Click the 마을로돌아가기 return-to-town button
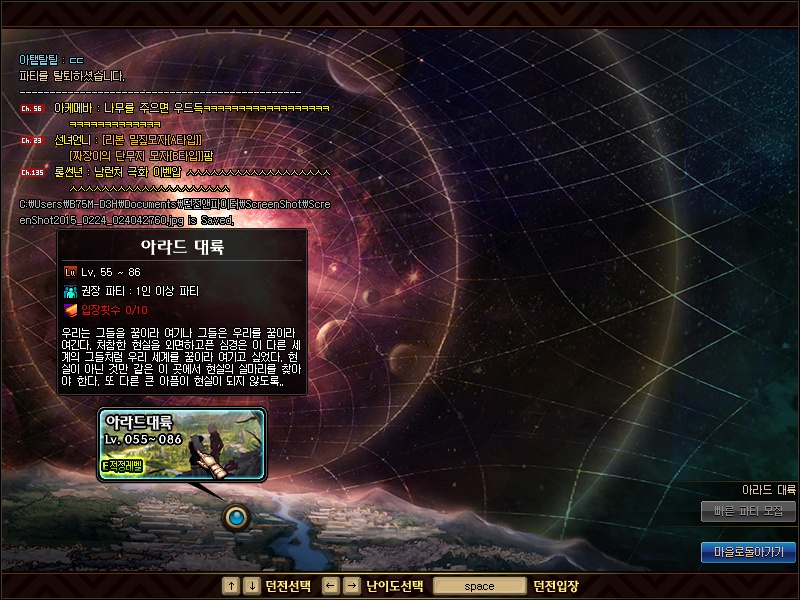Image resolution: width=800 pixels, height=600 pixels. (748, 551)
